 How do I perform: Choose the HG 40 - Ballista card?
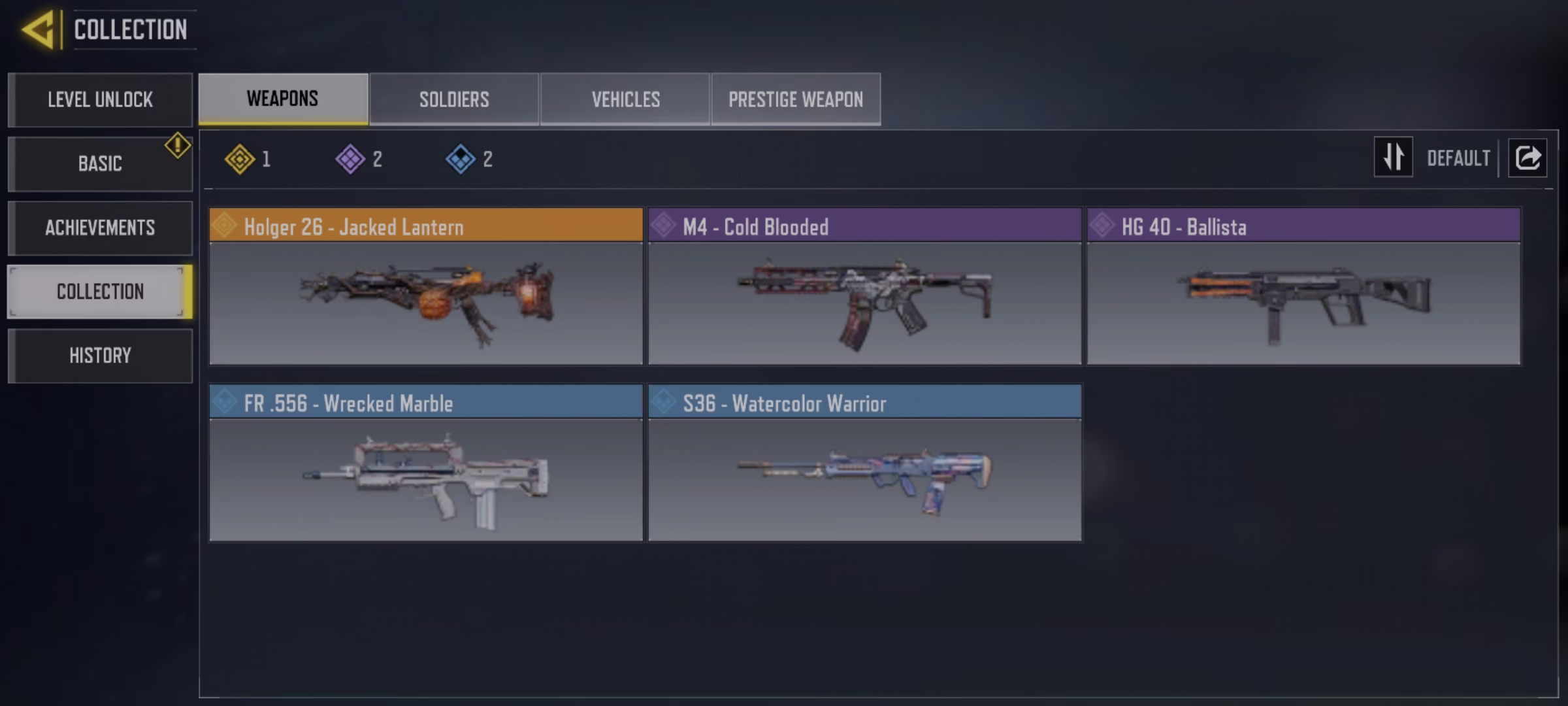tap(1303, 286)
